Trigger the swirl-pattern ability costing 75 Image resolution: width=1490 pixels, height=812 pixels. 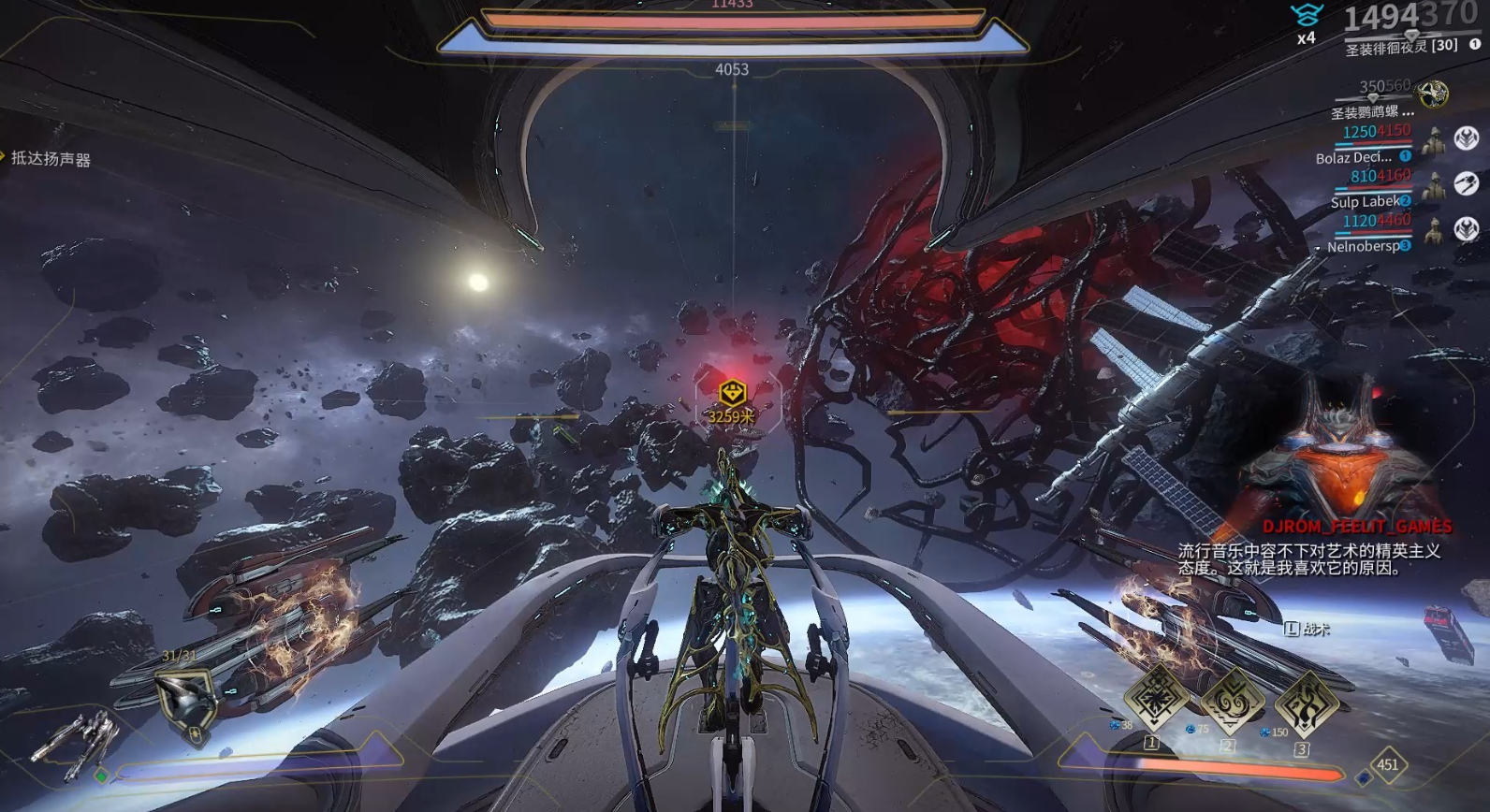tap(1232, 700)
